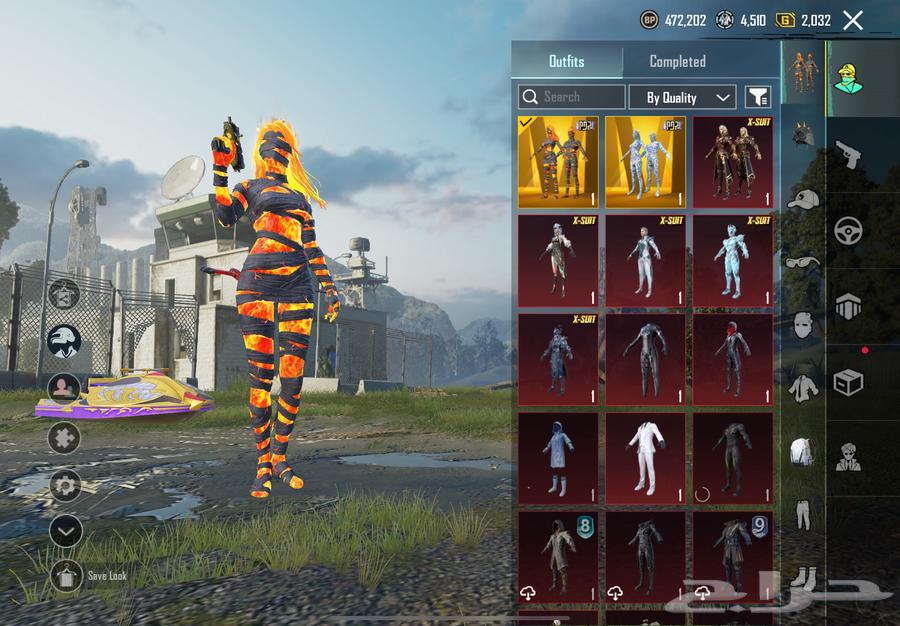Screen dimensions: 900x626
Task: Select the light blue hooded outfit
Action: [558, 457]
